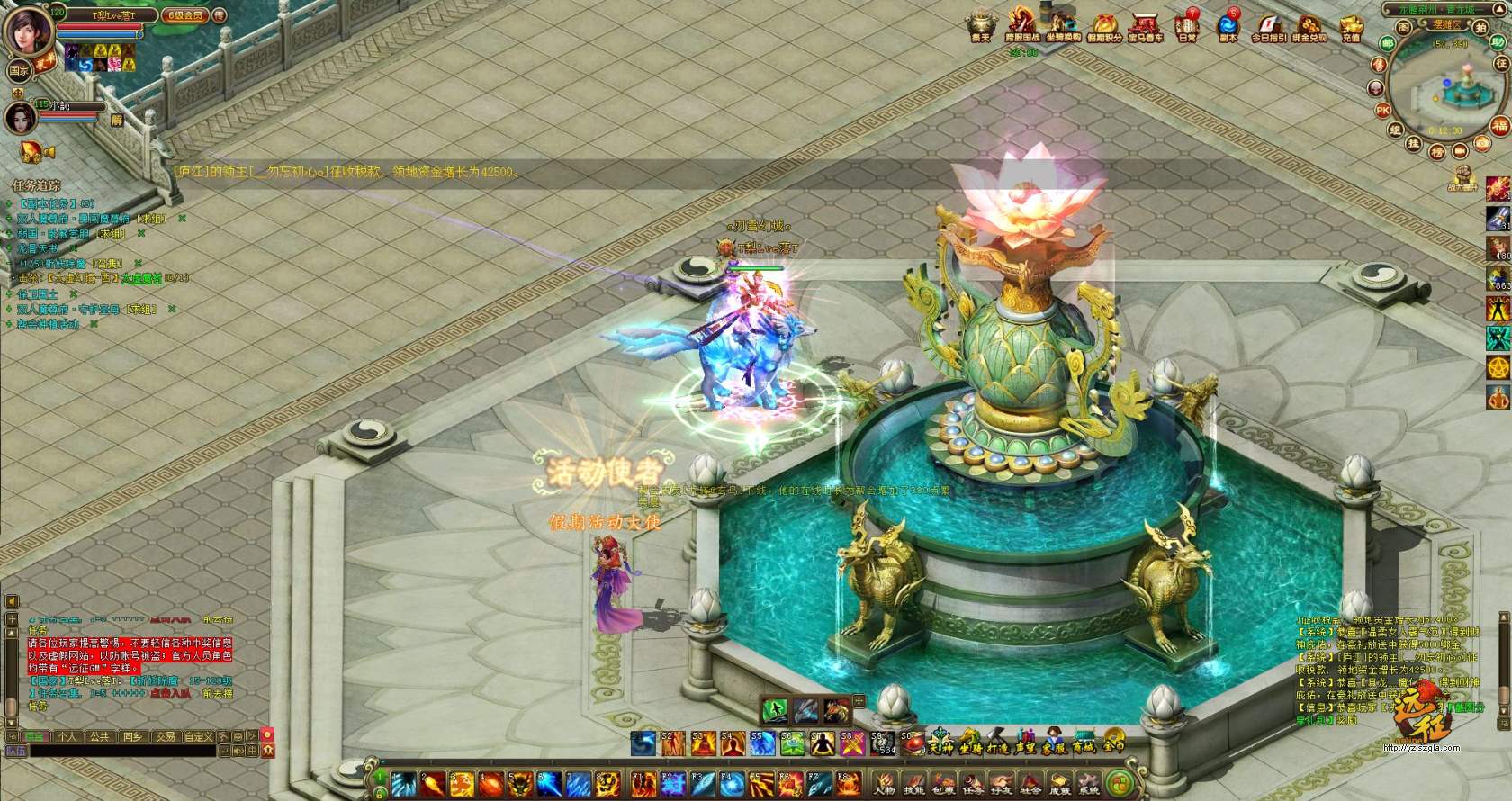This screenshot has height=801, width=1512.
Task: Switch to the 个人 chat tab
Action: 67,736
